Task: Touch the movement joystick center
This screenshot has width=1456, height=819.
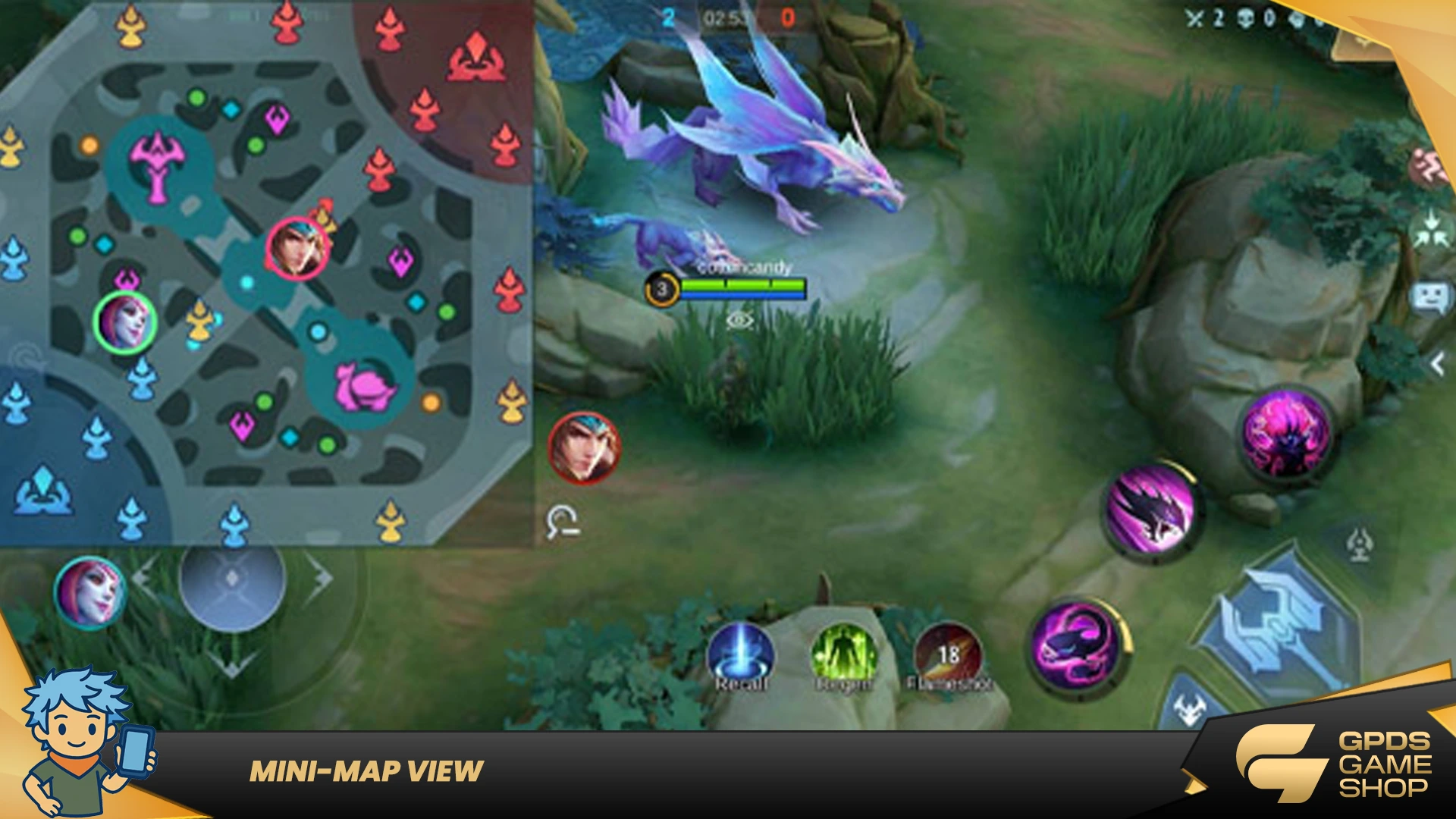Action: [x=232, y=579]
